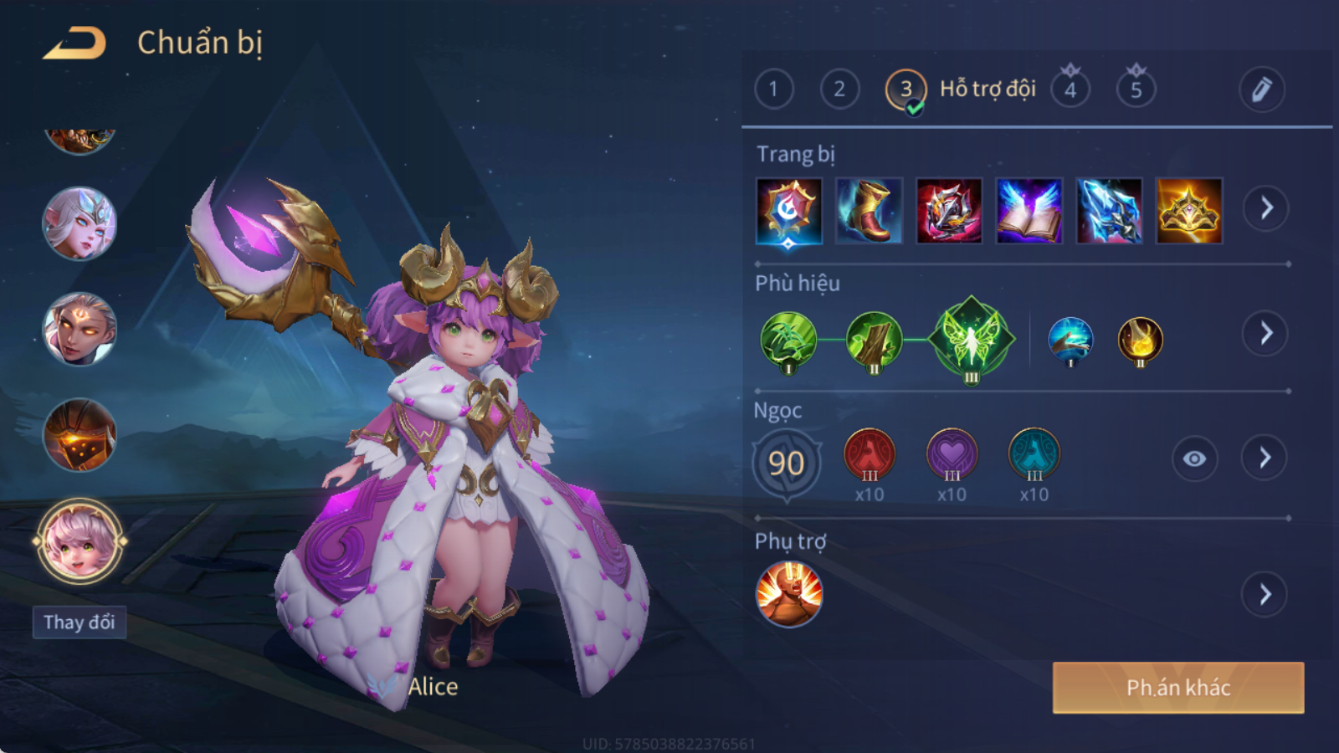1339x753 pixels.
Task: Click Thay đổi to change hero
Action: pos(79,622)
